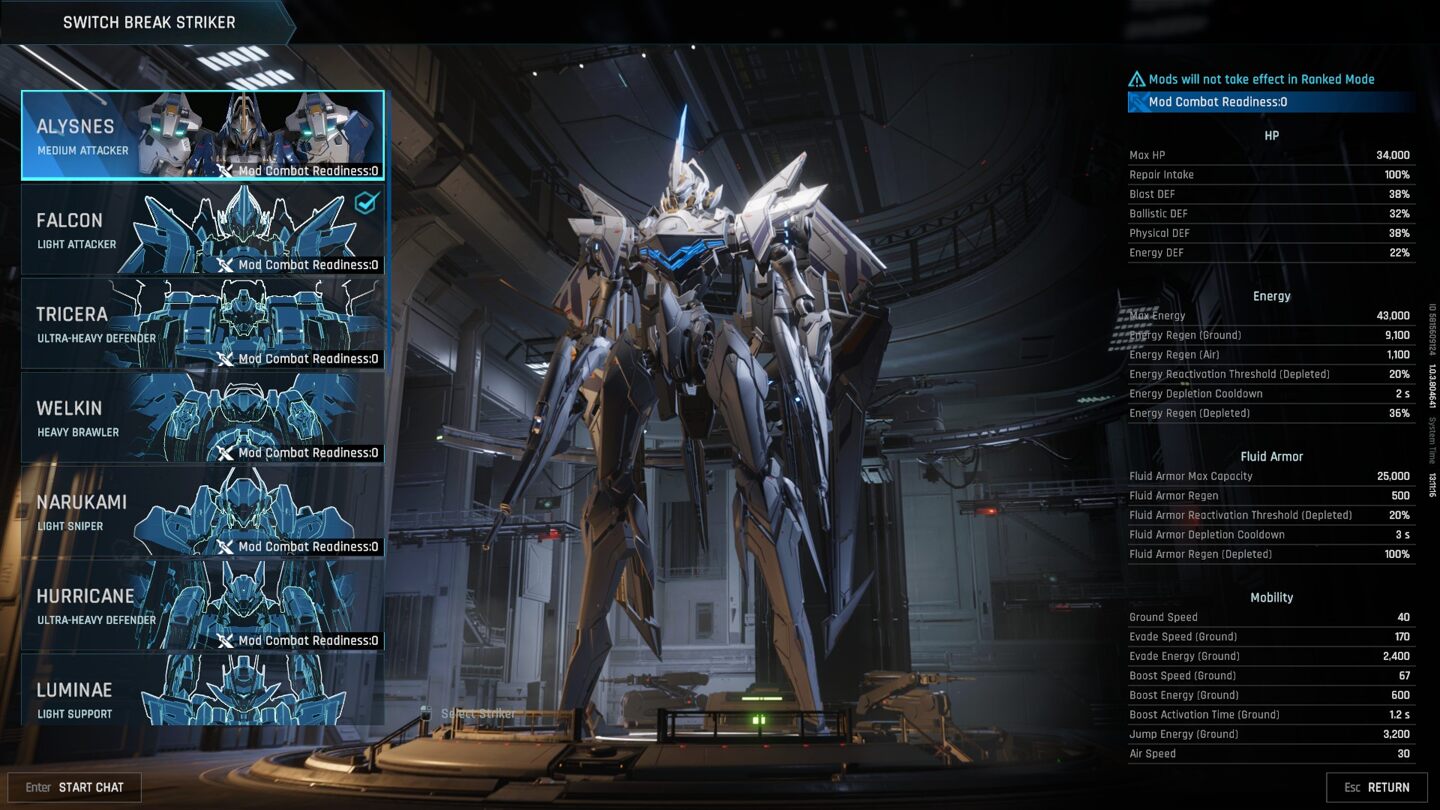Select the Welkin heavy brawler
Image resolution: width=1440 pixels, height=810 pixels.
coord(202,417)
